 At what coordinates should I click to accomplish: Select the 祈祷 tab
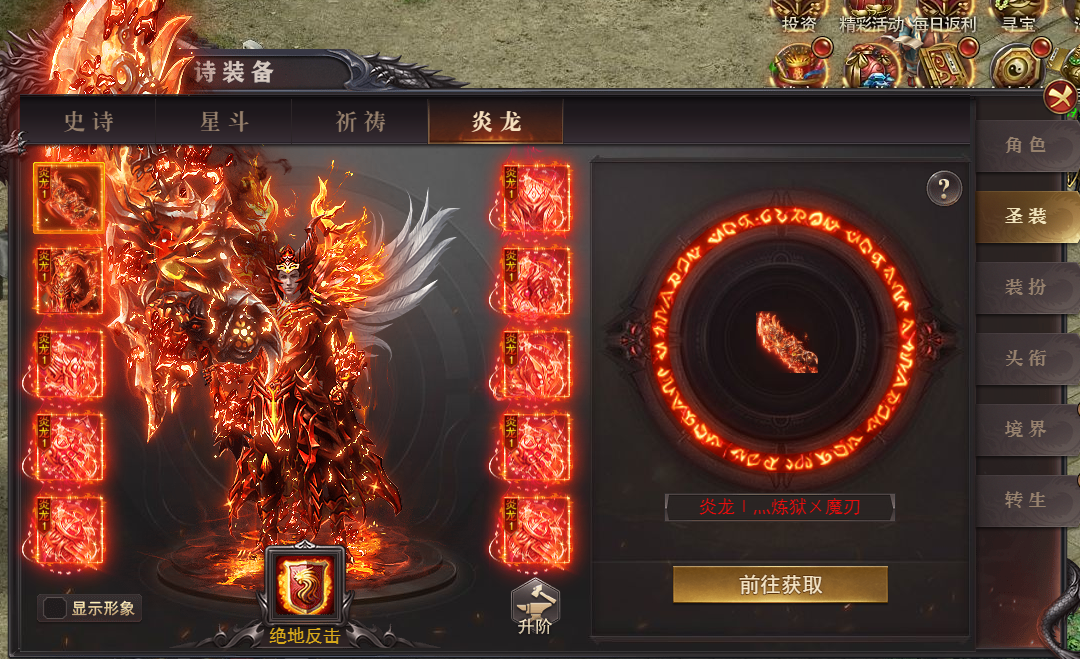click(360, 122)
